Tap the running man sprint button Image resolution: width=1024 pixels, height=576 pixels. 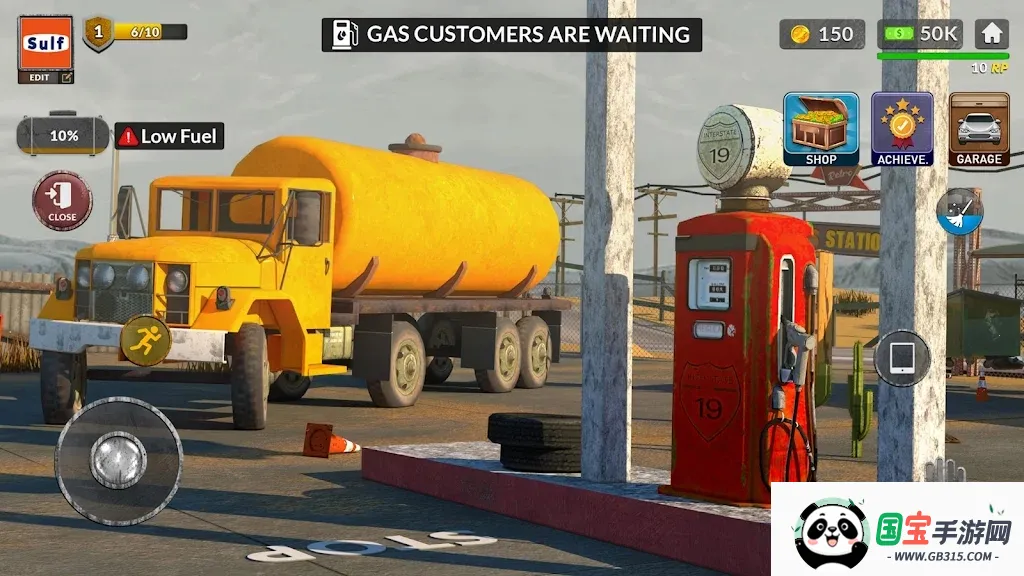tap(145, 341)
